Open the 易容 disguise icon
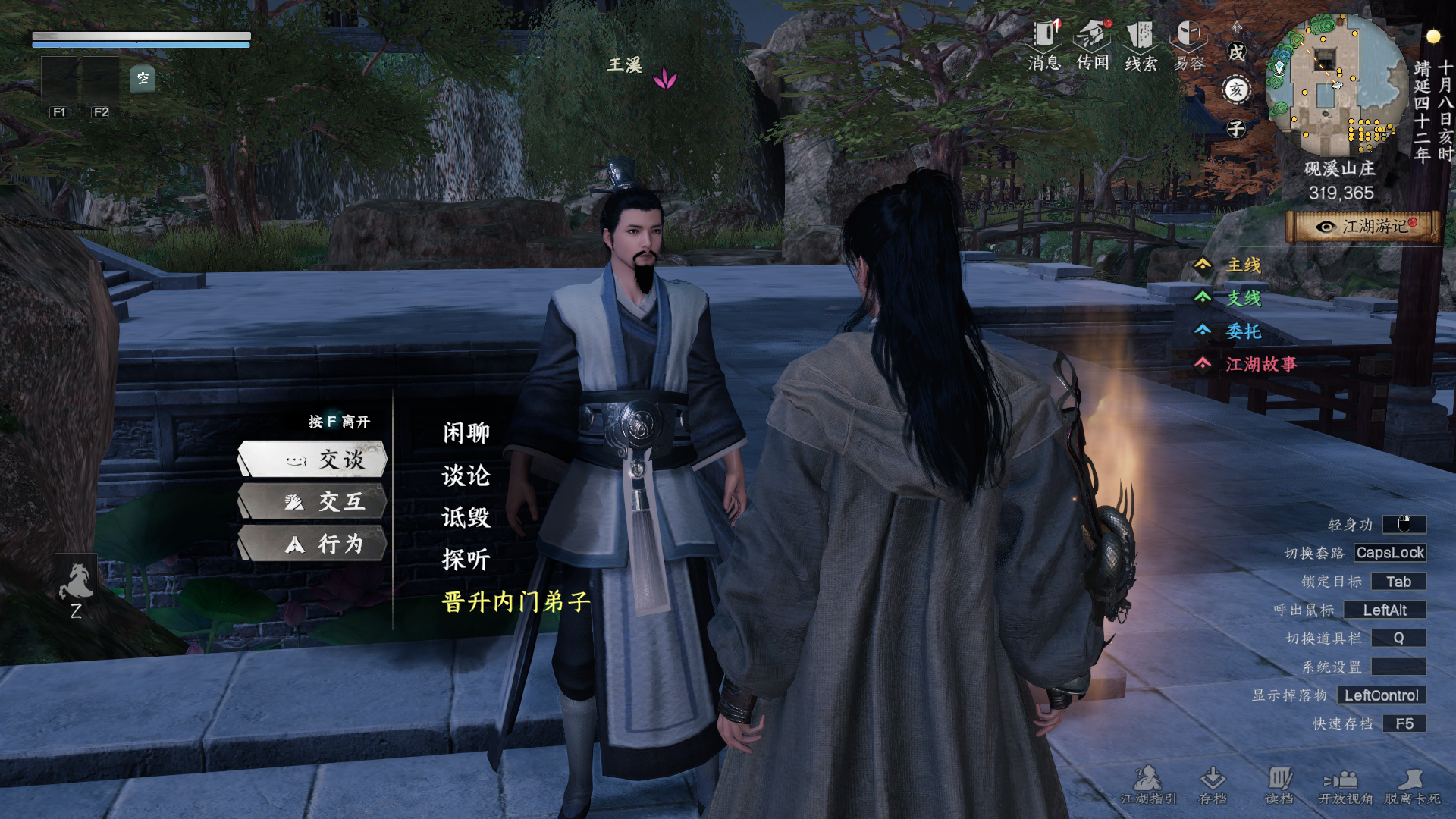This screenshot has height=819, width=1456. click(1189, 45)
